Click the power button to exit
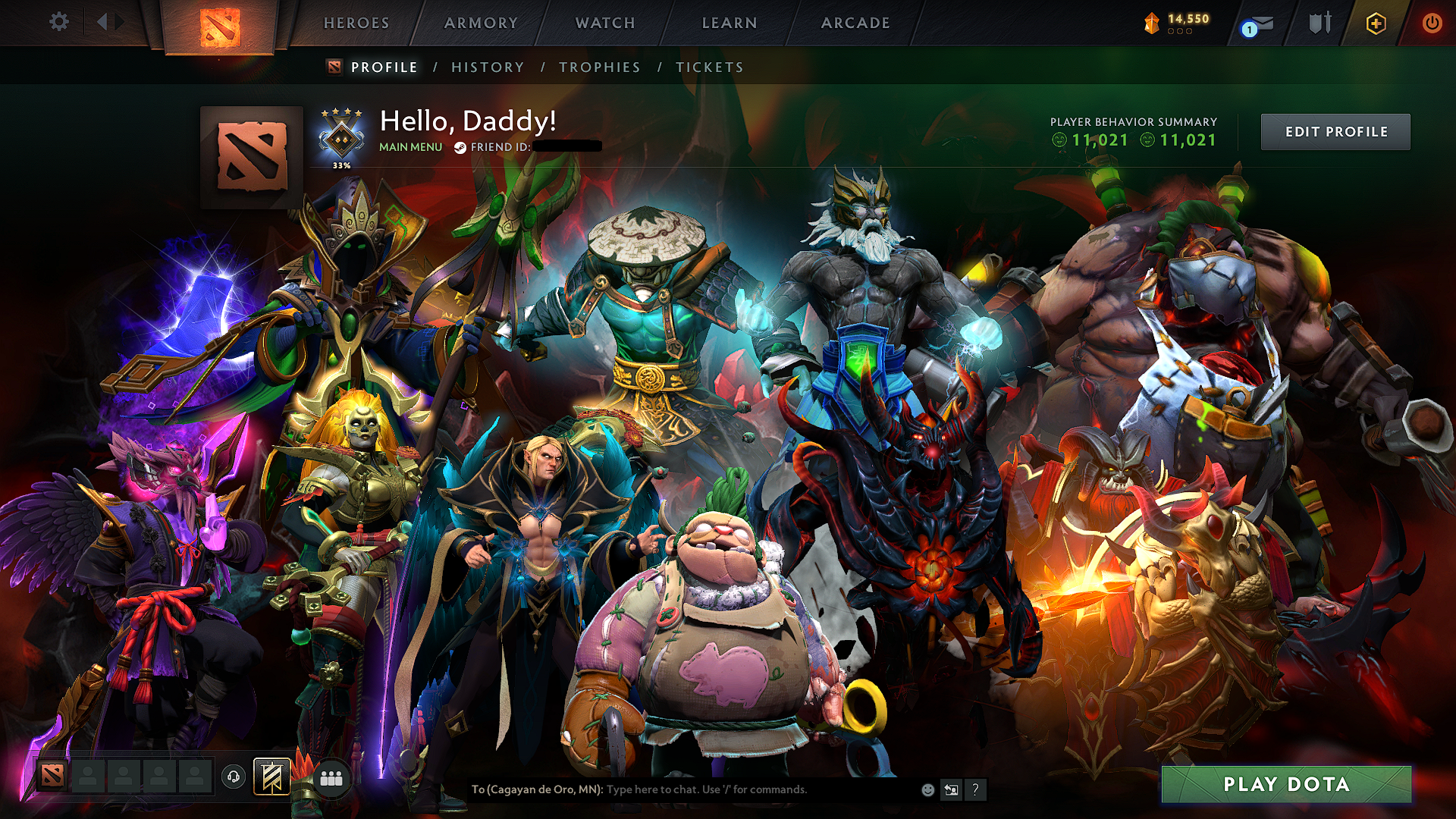Viewport: 1456px width, 819px height. [1433, 23]
